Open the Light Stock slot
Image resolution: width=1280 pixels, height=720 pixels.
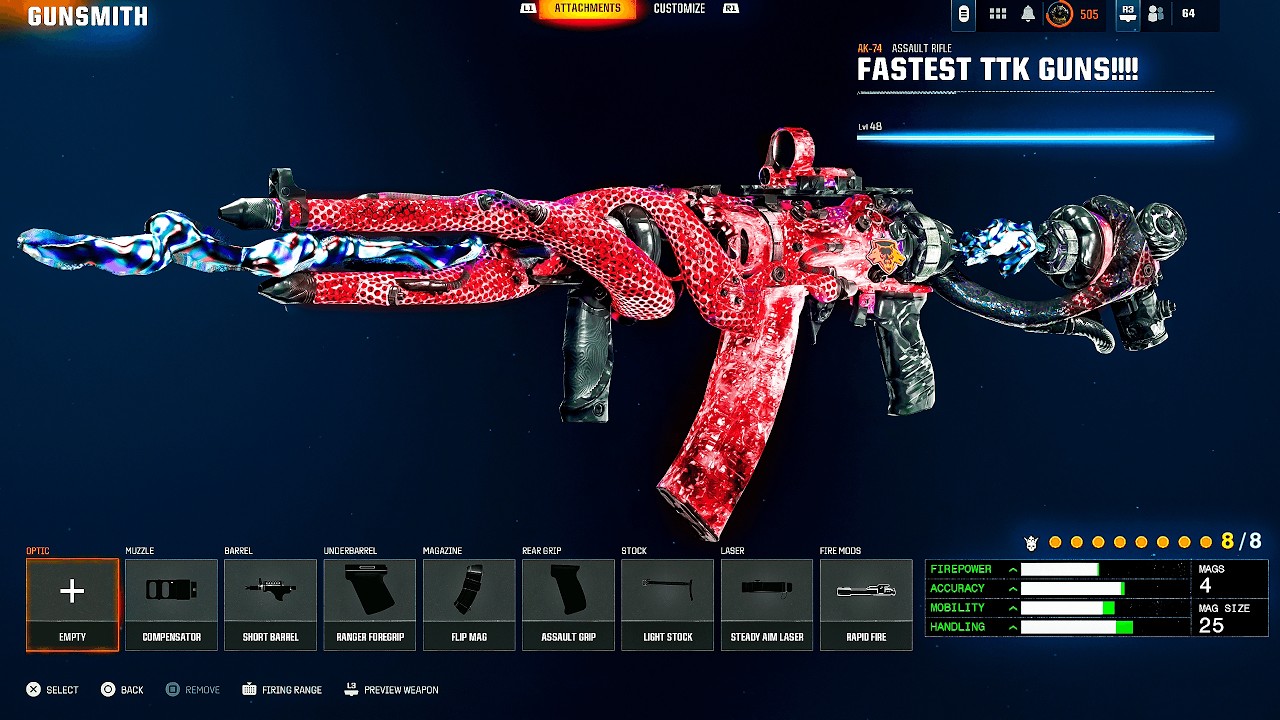667,604
